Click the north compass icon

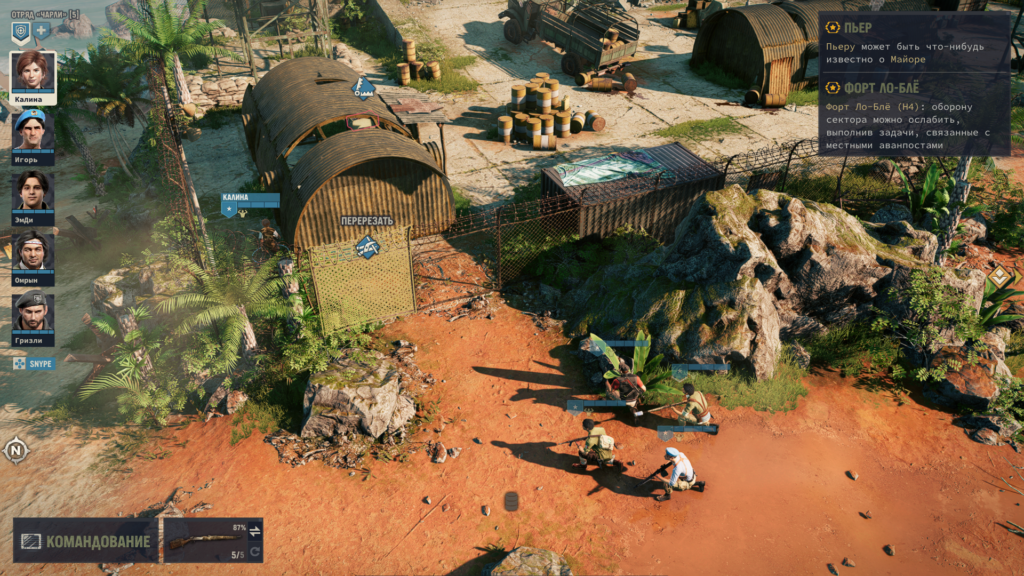pyautogui.click(x=16, y=450)
